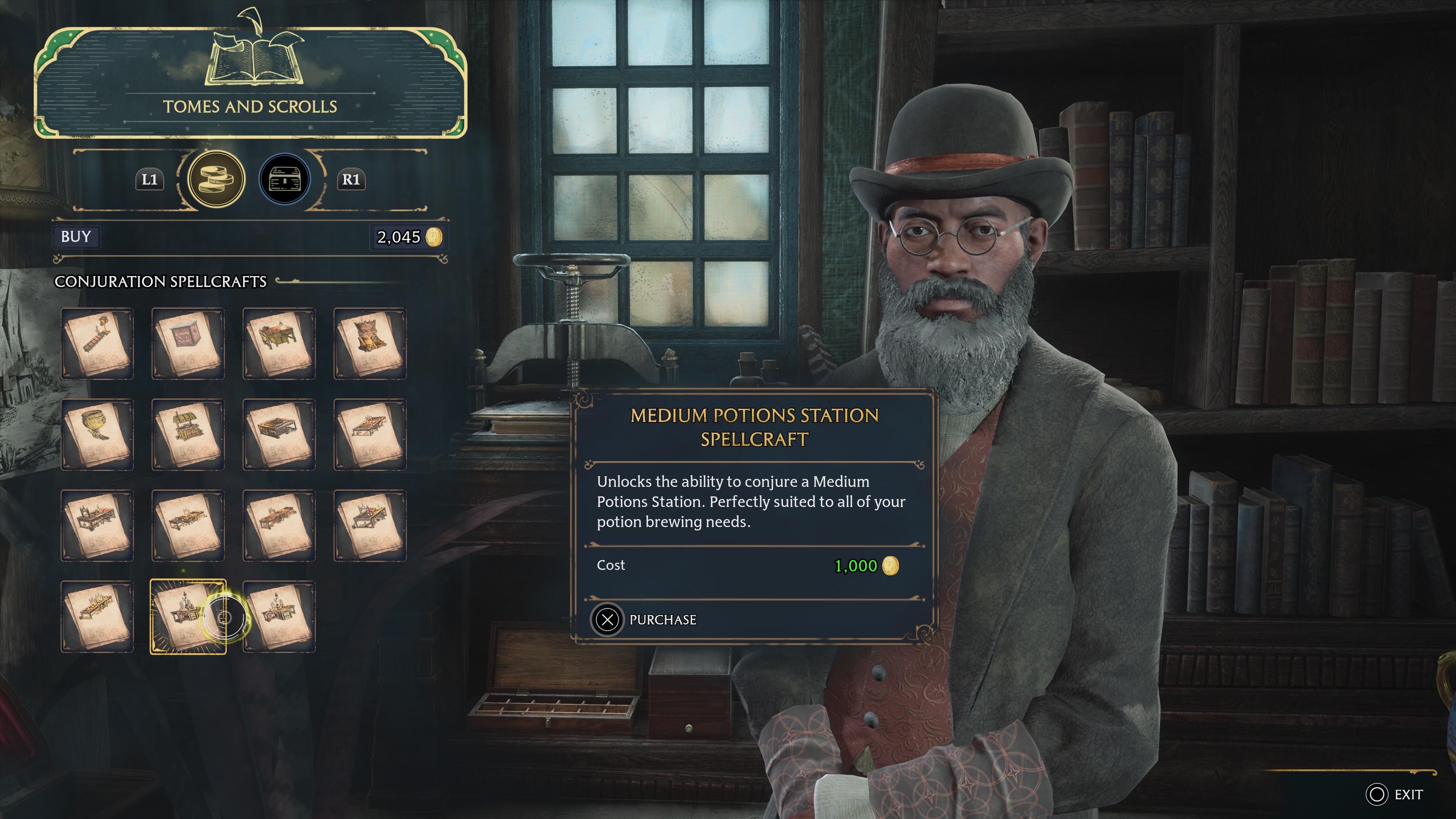Viewport: 1456px width, 819px height.
Task: Choose the domed chest machine spellcraft scroll
Action: tap(188, 435)
